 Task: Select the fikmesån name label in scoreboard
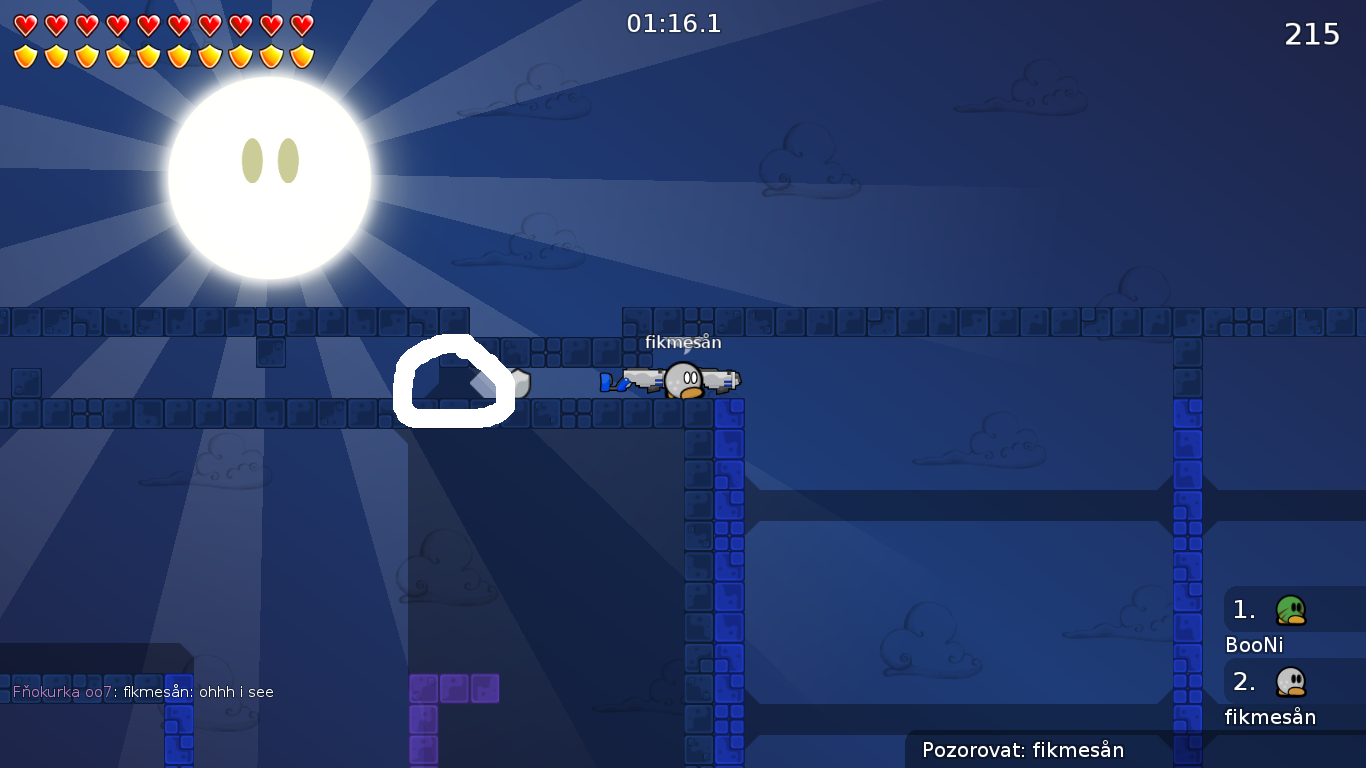pos(1269,717)
